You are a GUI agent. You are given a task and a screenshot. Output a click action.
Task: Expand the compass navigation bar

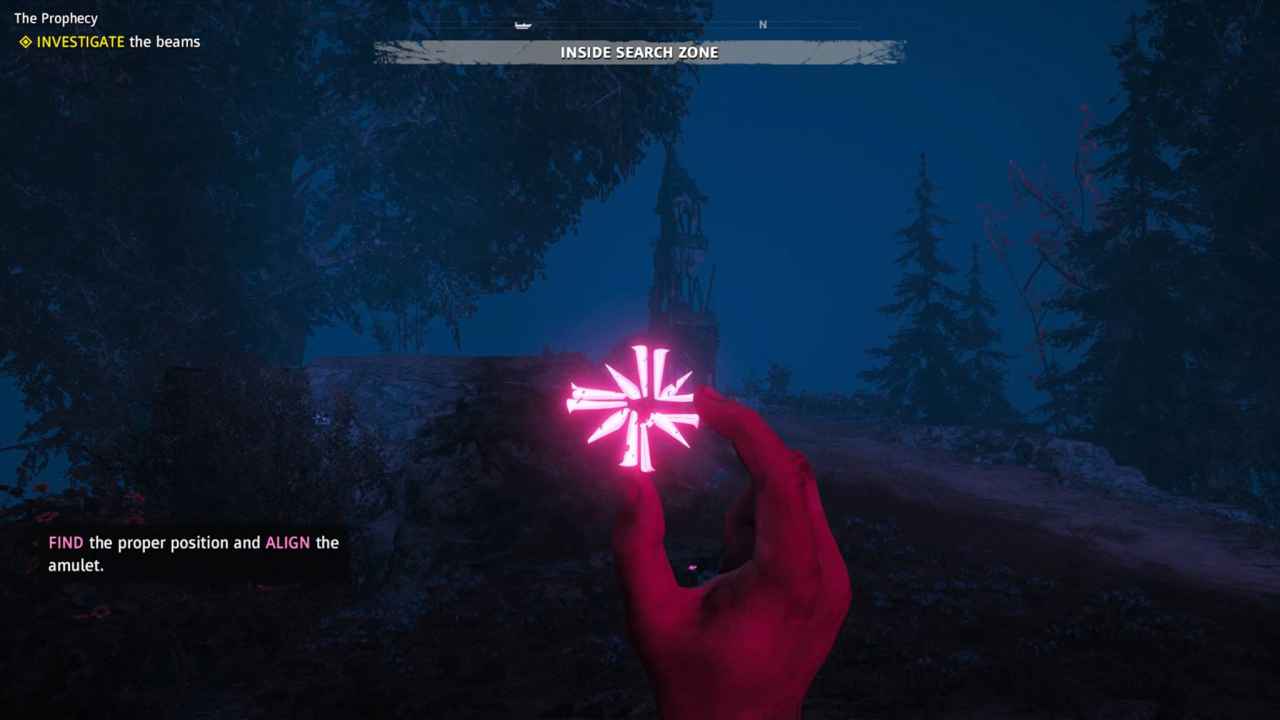pyautogui.click(x=640, y=24)
